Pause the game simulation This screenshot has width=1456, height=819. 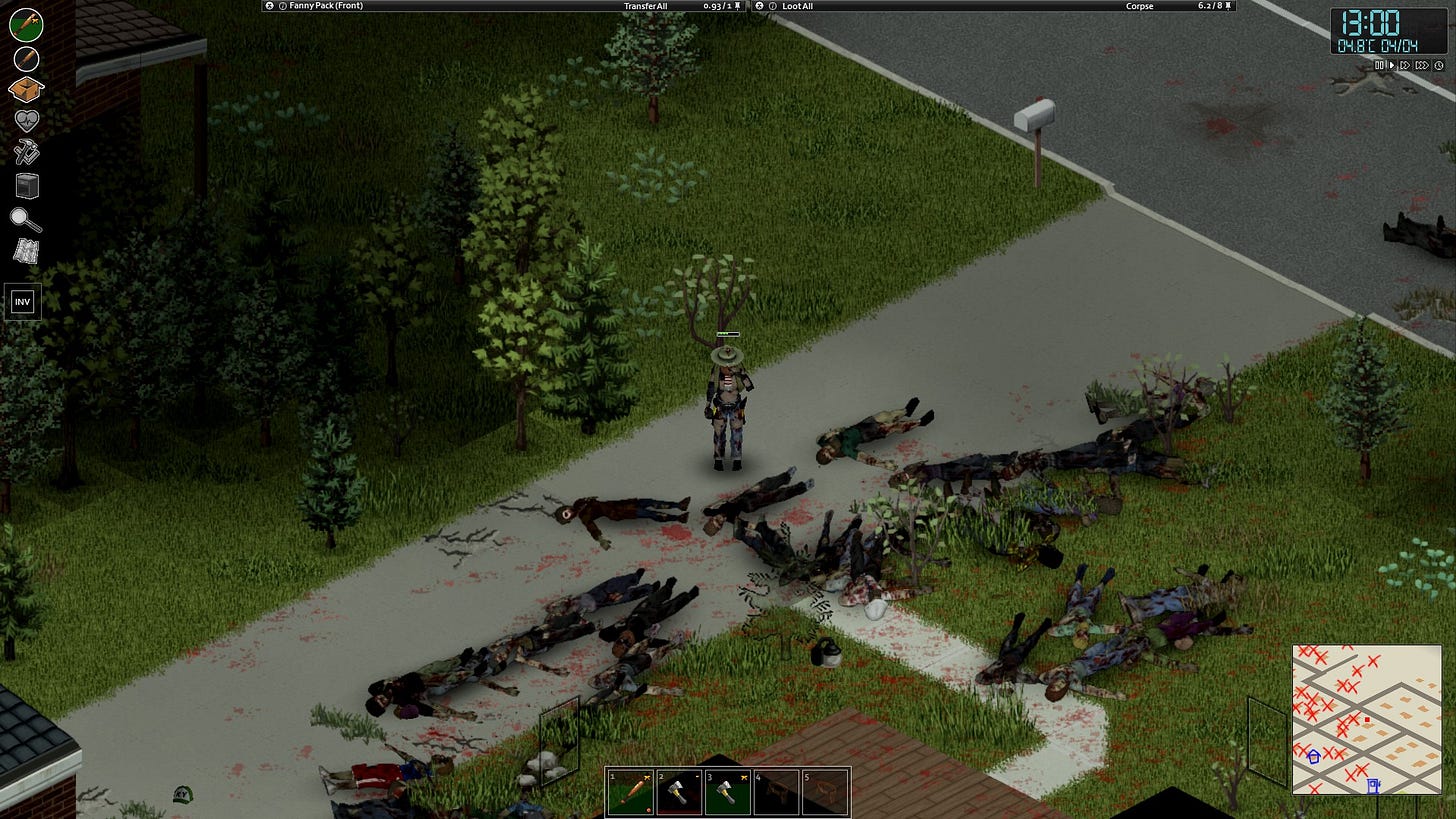click(1379, 64)
